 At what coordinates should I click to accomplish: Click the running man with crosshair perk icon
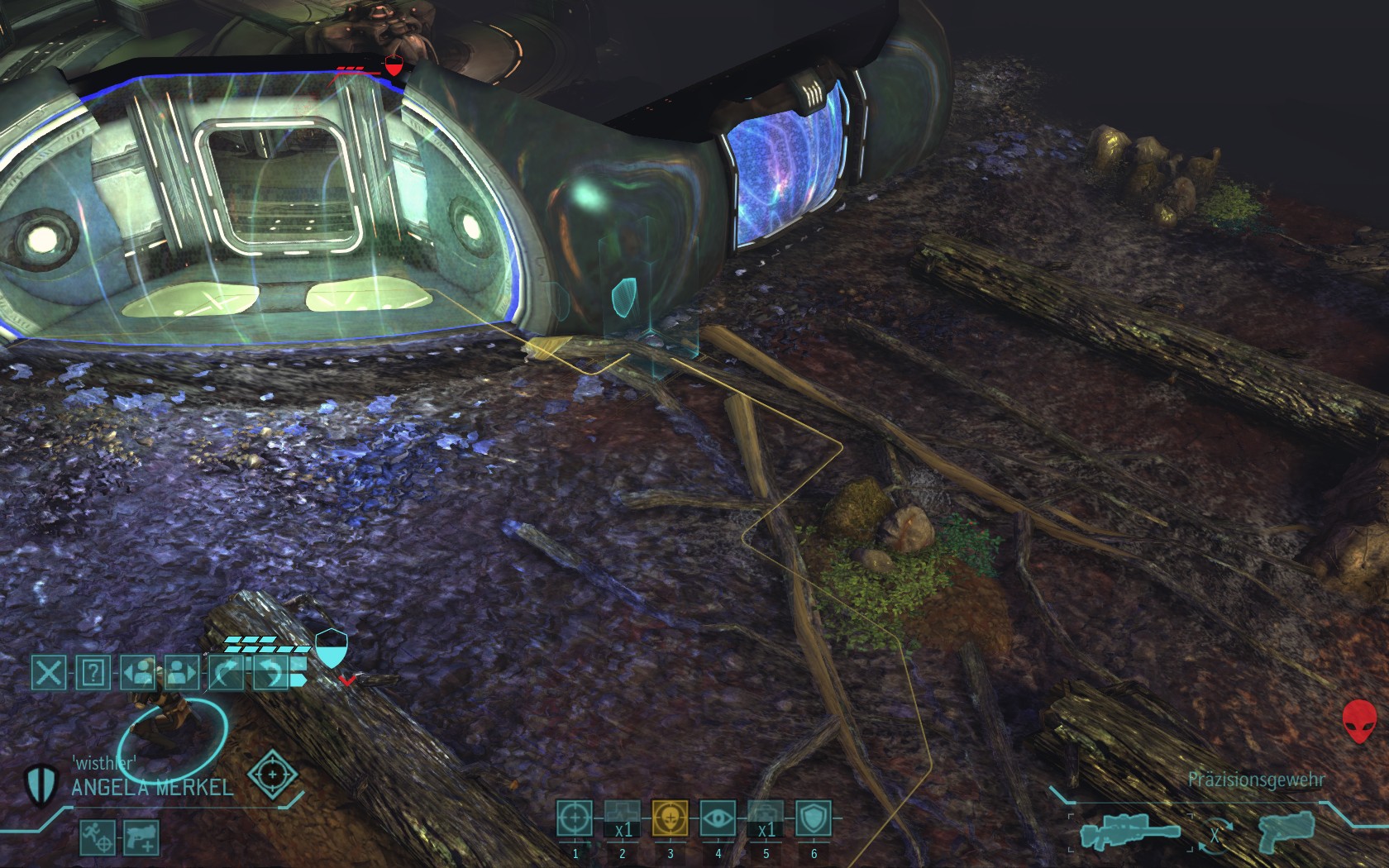[97, 837]
